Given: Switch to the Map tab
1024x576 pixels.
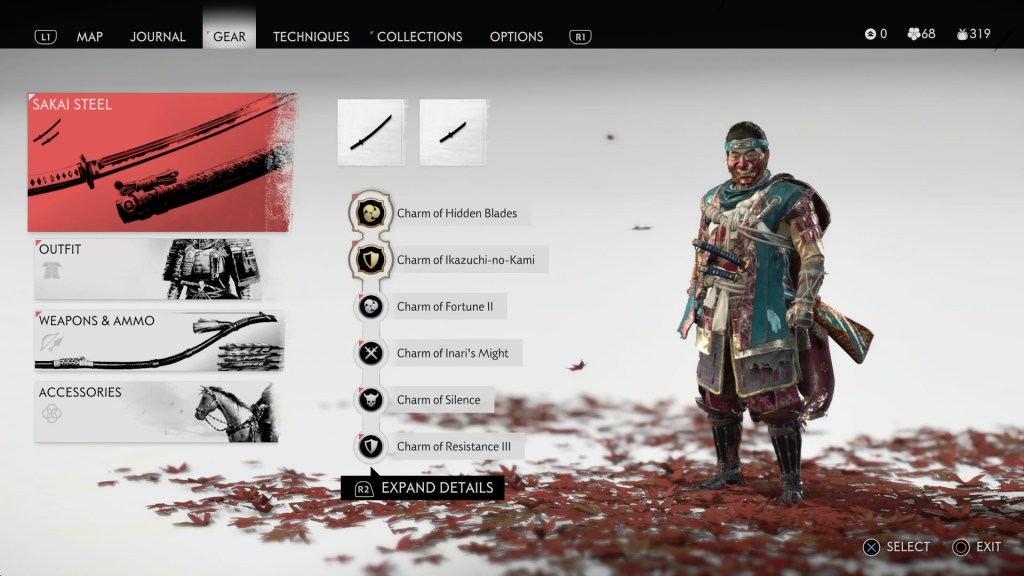Looking at the screenshot, I should [x=89, y=37].
